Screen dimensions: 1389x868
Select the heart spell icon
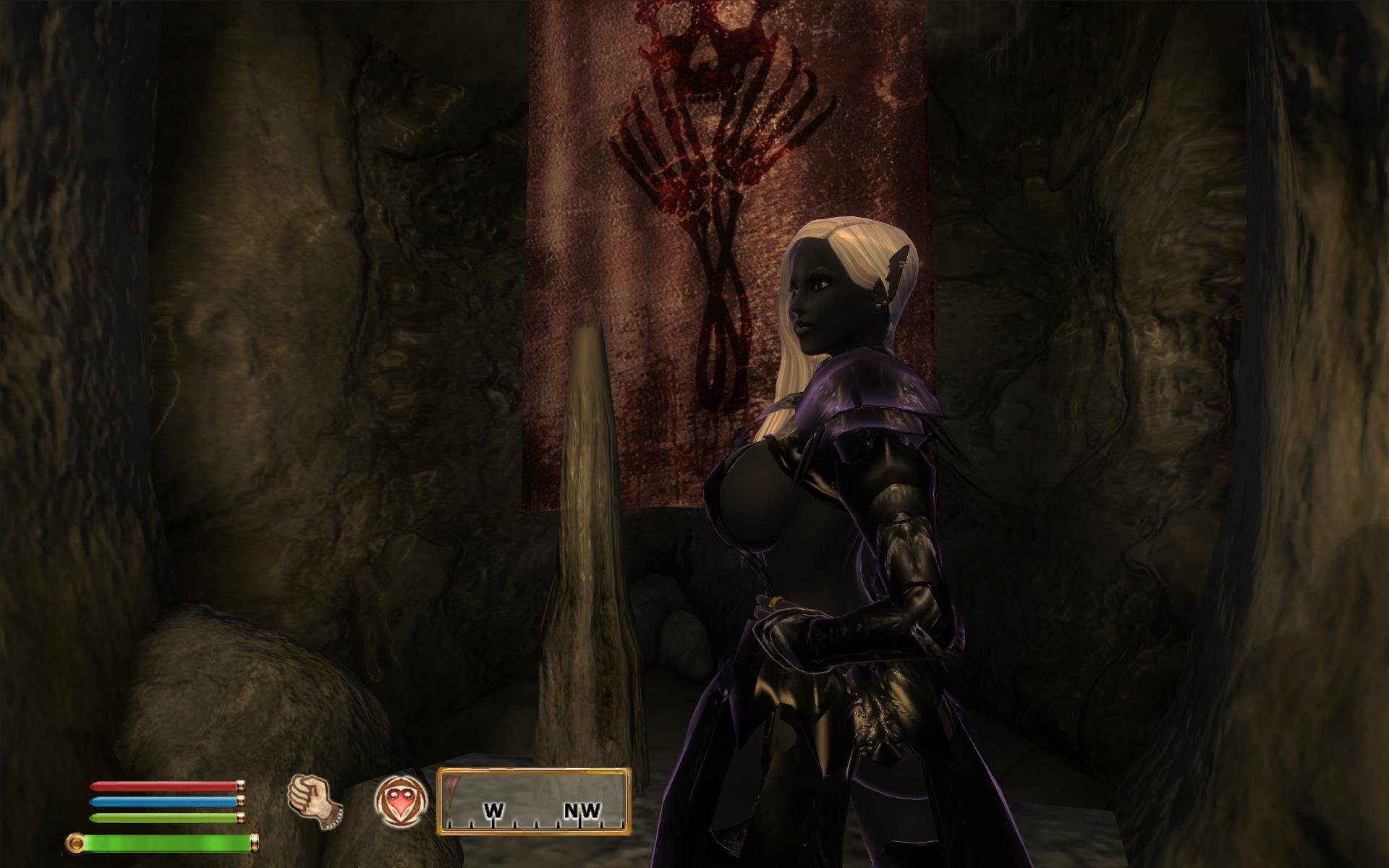click(401, 801)
